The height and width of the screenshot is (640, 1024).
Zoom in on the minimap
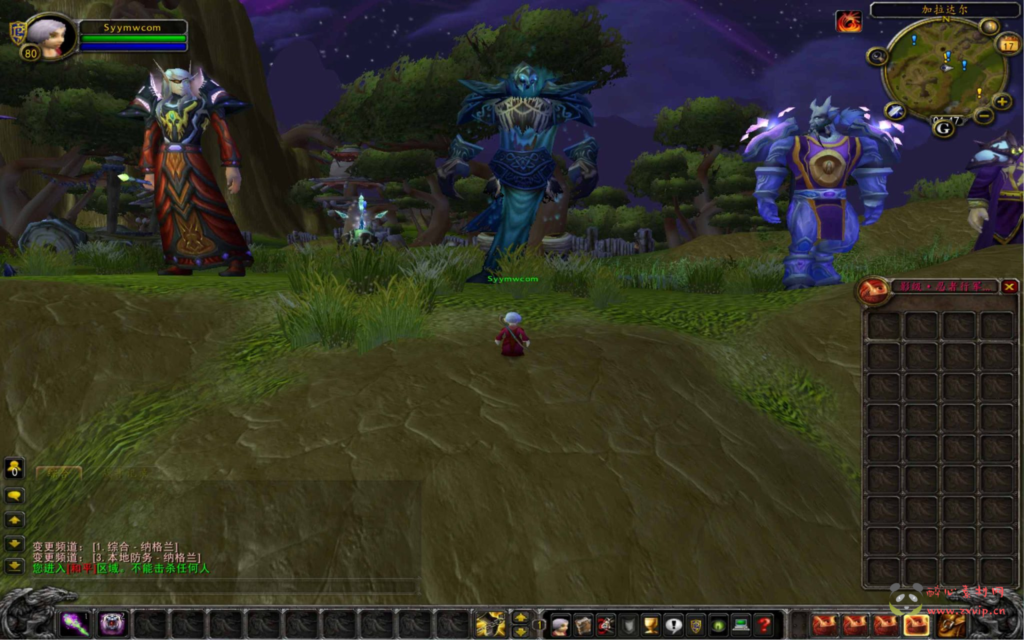pyautogui.click(x=1002, y=102)
